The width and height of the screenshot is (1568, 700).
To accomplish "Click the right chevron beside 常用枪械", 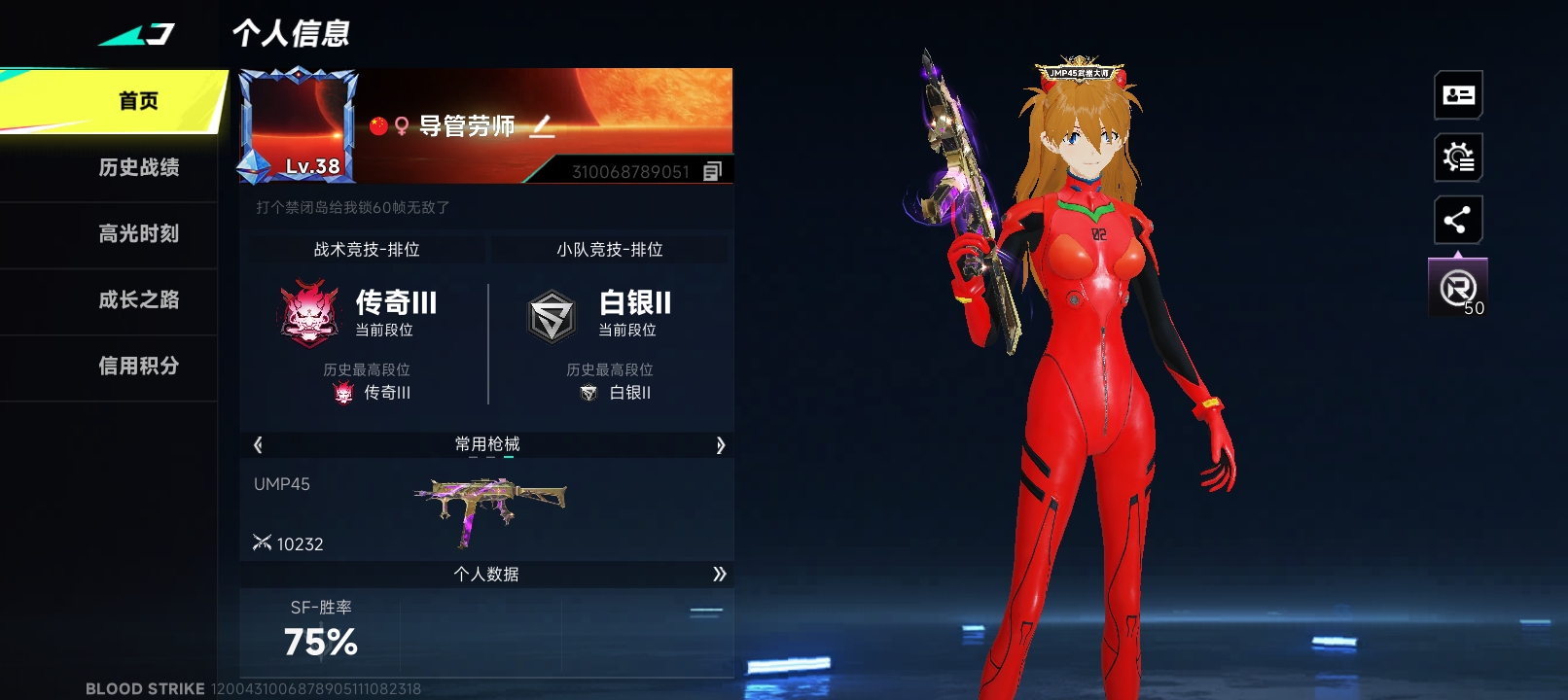I will click(x=721, y=444).
